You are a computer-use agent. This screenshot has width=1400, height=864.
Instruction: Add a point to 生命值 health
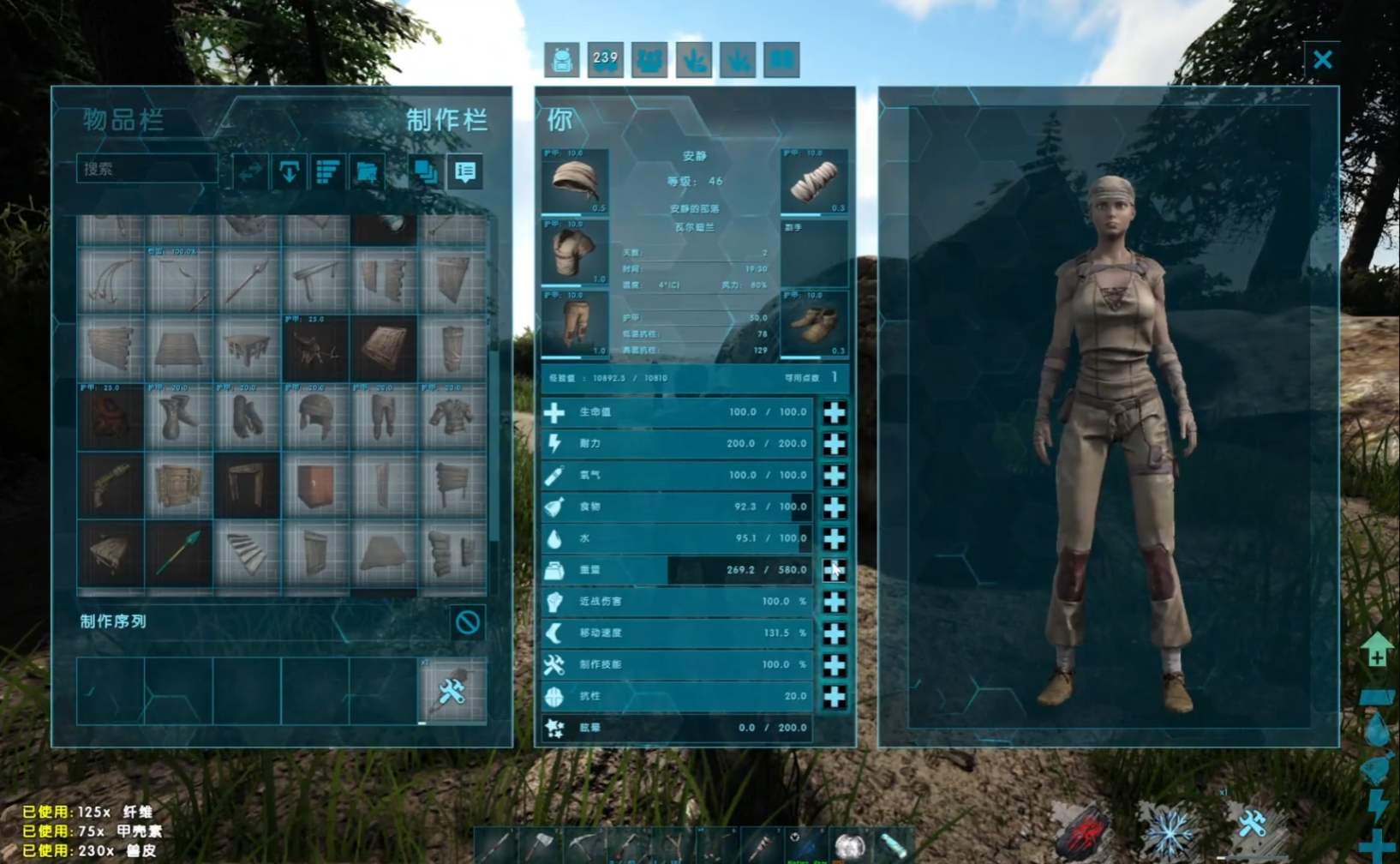(834, 412)
